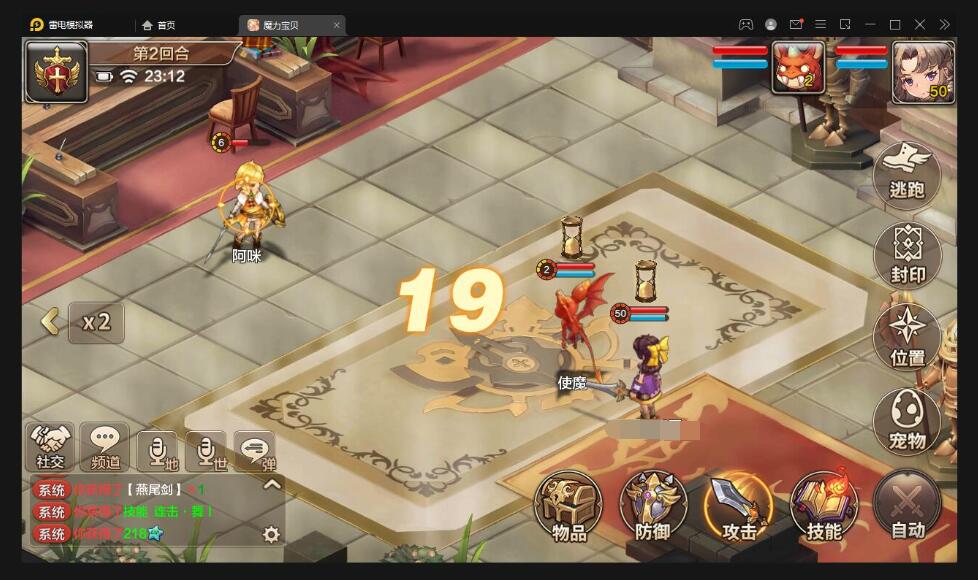Choose the 防御 defend command

(x=653, y=507)
